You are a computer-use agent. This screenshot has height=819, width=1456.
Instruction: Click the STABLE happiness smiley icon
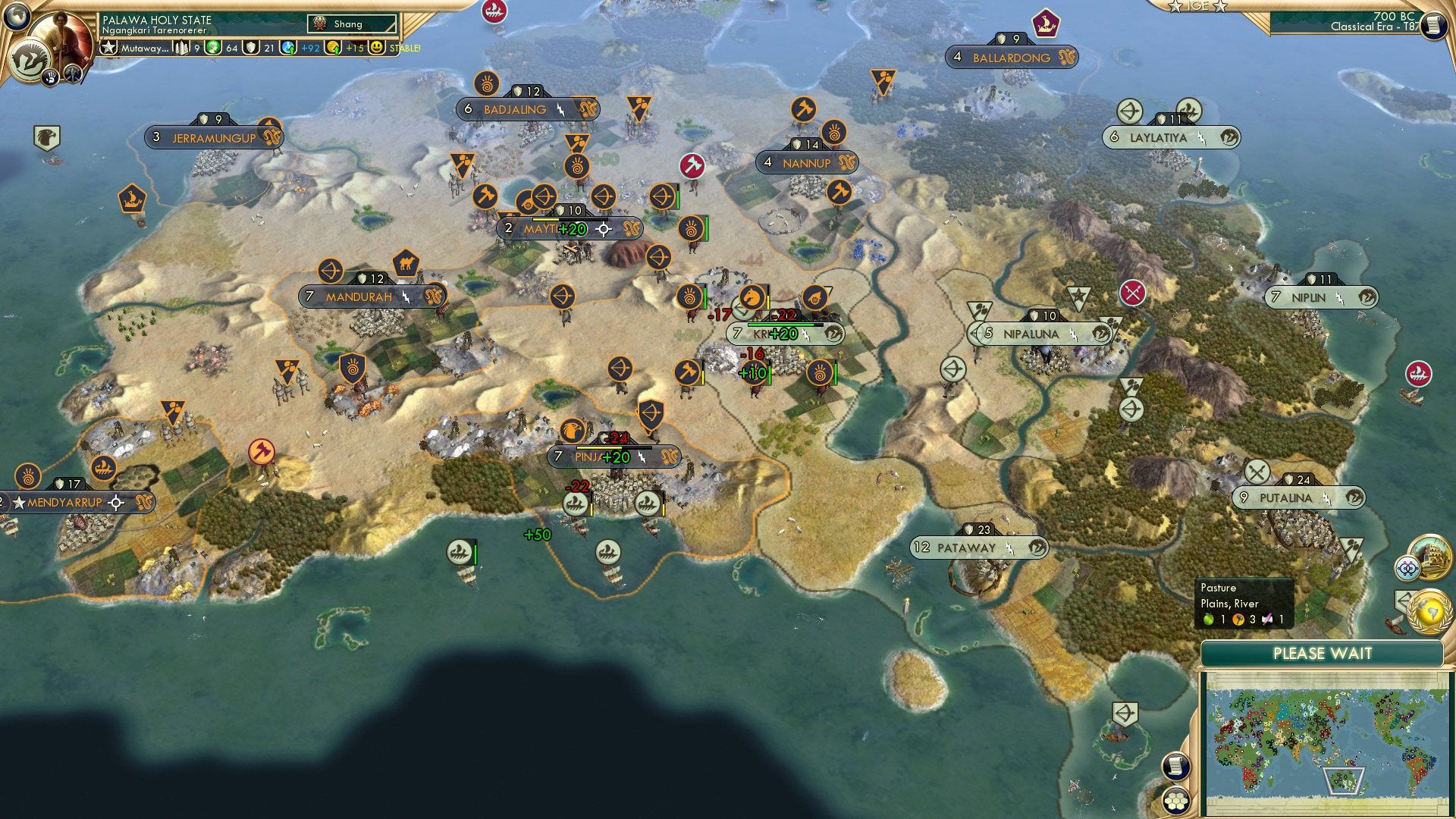click(377, 47)
